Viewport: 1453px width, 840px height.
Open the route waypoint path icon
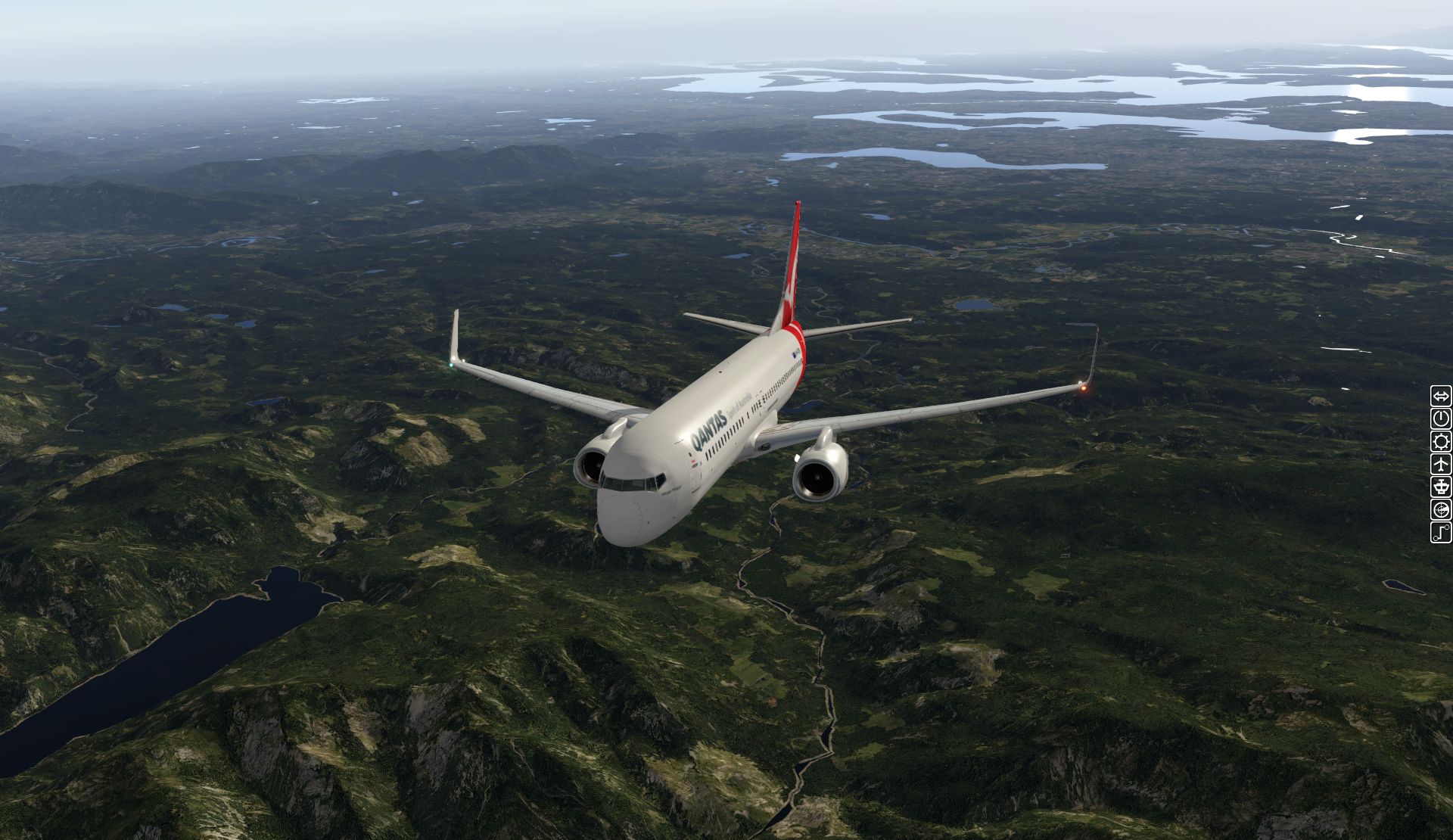click(x=1441, y=532)
